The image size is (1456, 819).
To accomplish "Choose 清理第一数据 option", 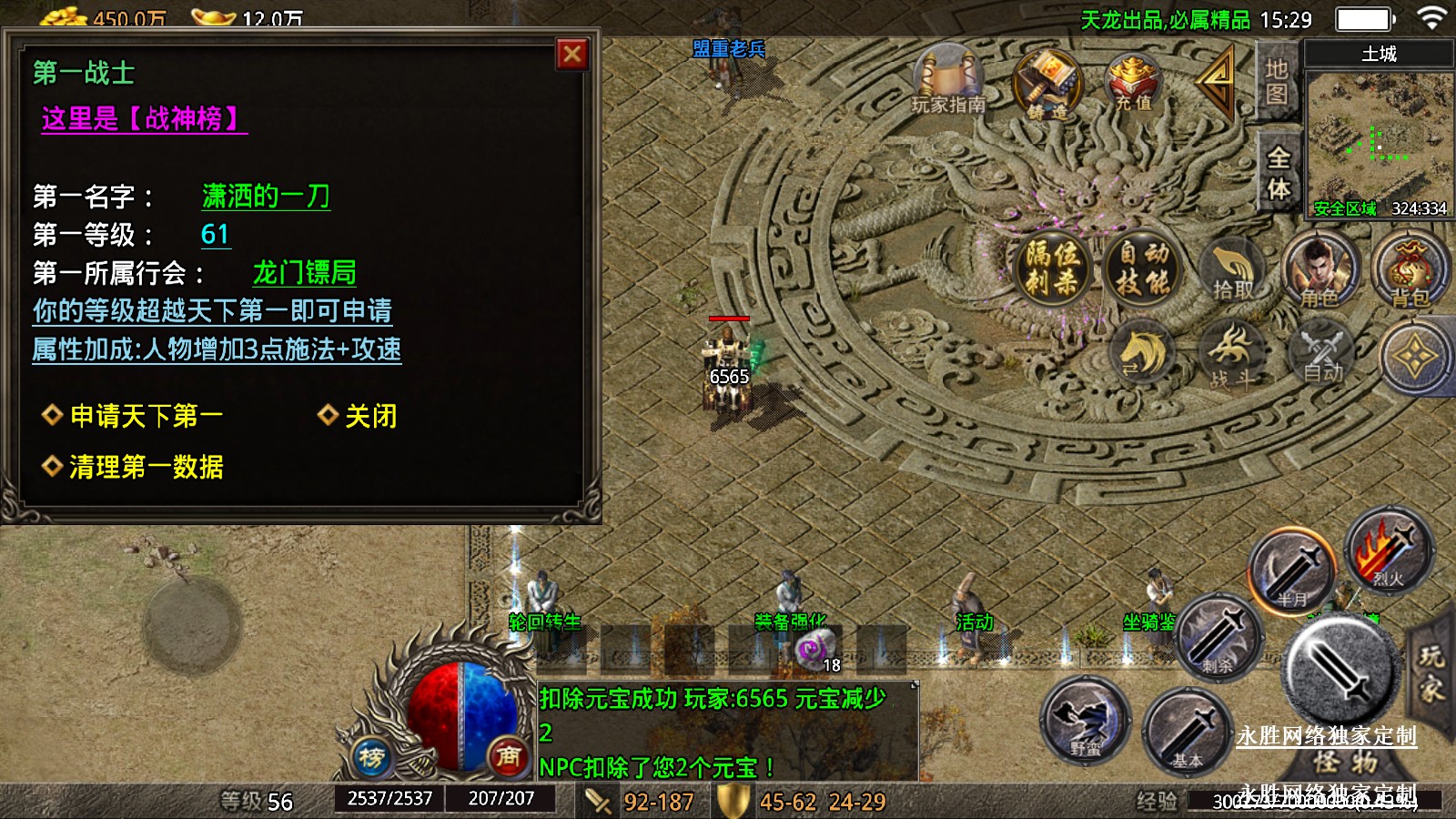I will point(146,467).
